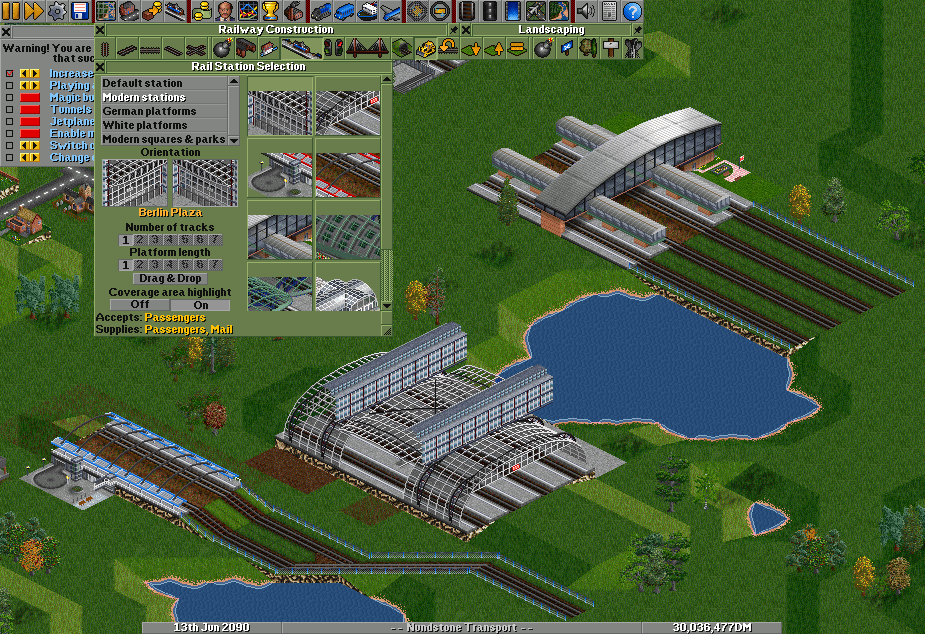Close the Railway Construction toolbar
The width and height of the screenshot is (925, 634).
pos(100,29)
